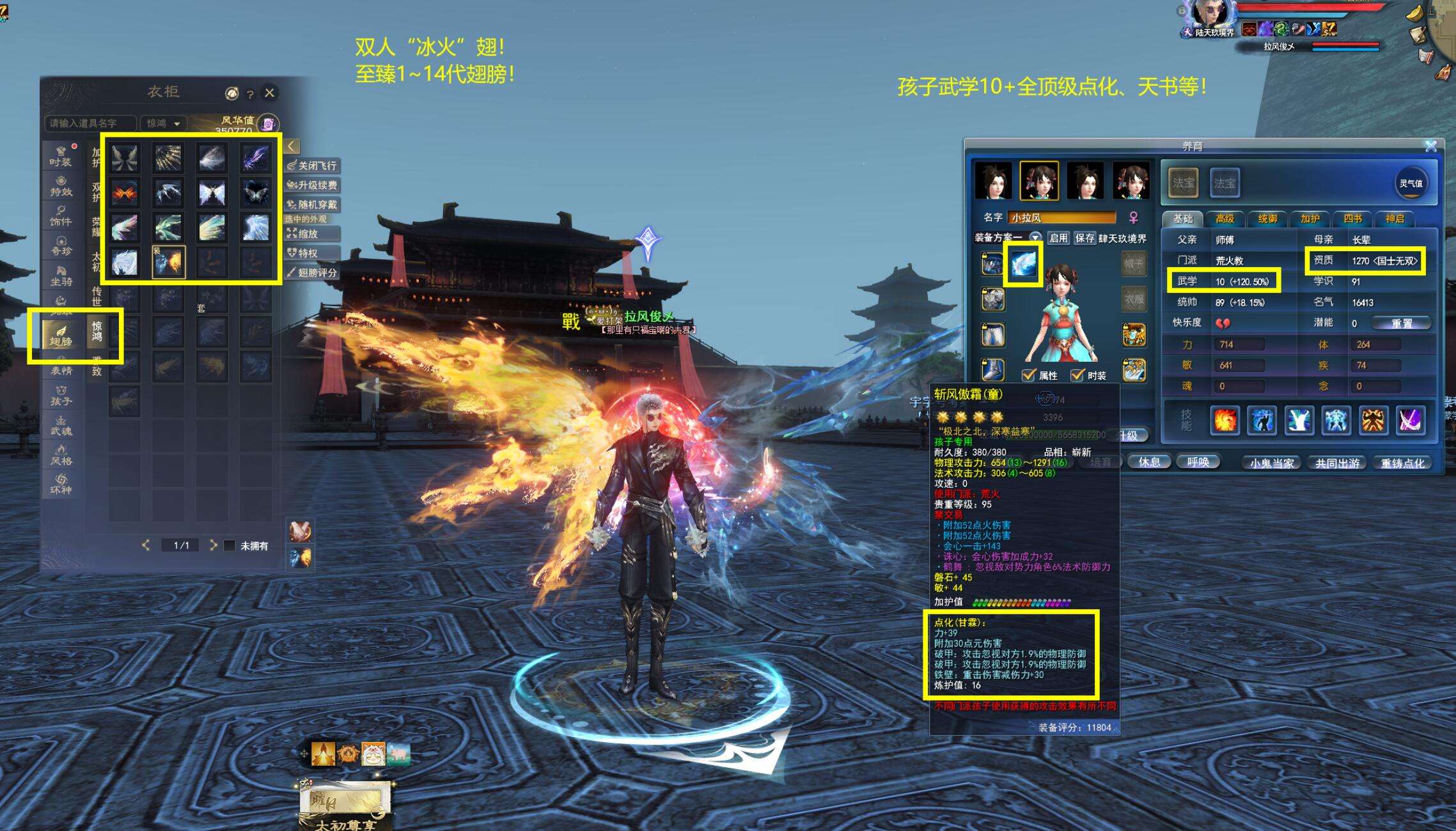Select the 重铸点化 button

(1402, 463)
